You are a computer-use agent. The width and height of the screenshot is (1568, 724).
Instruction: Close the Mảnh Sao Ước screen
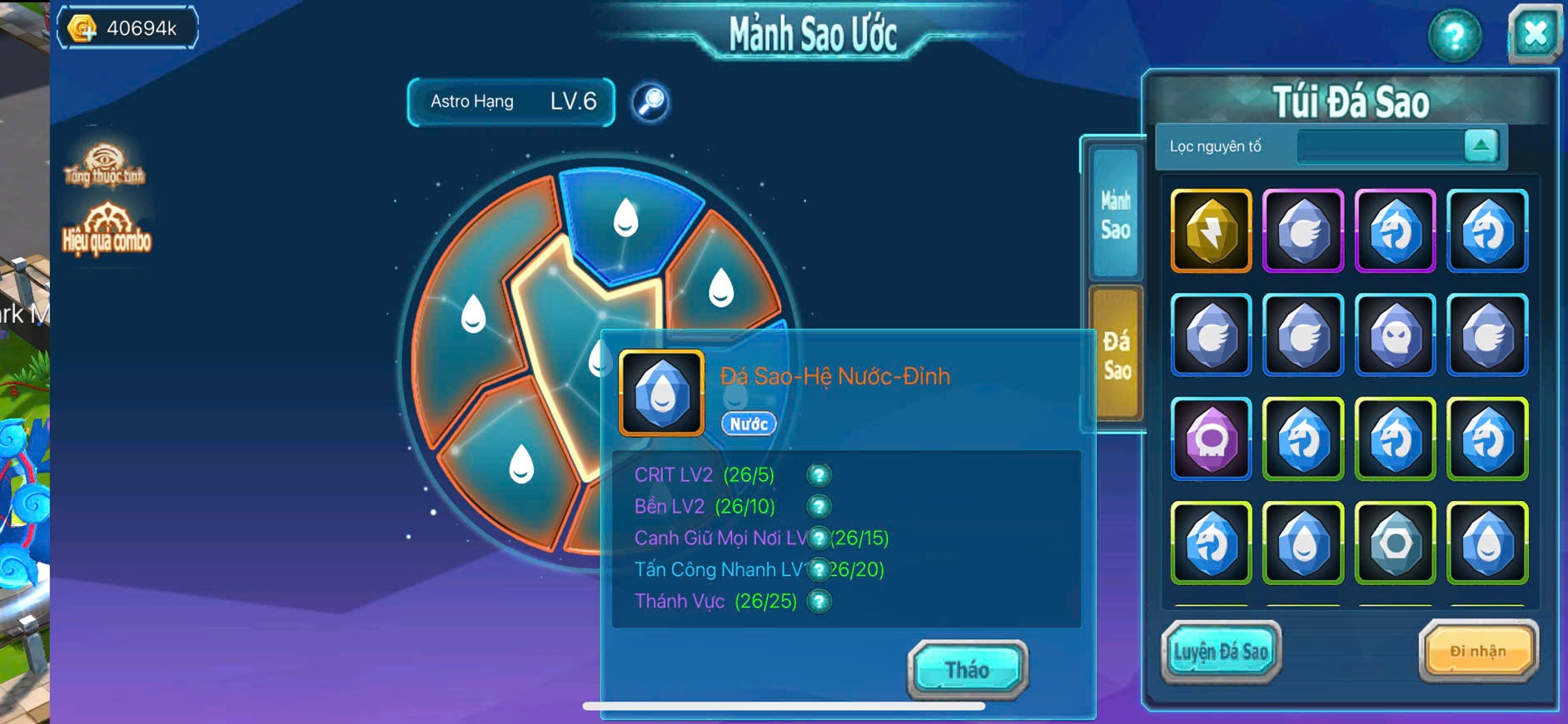[x=1534, y=35]
